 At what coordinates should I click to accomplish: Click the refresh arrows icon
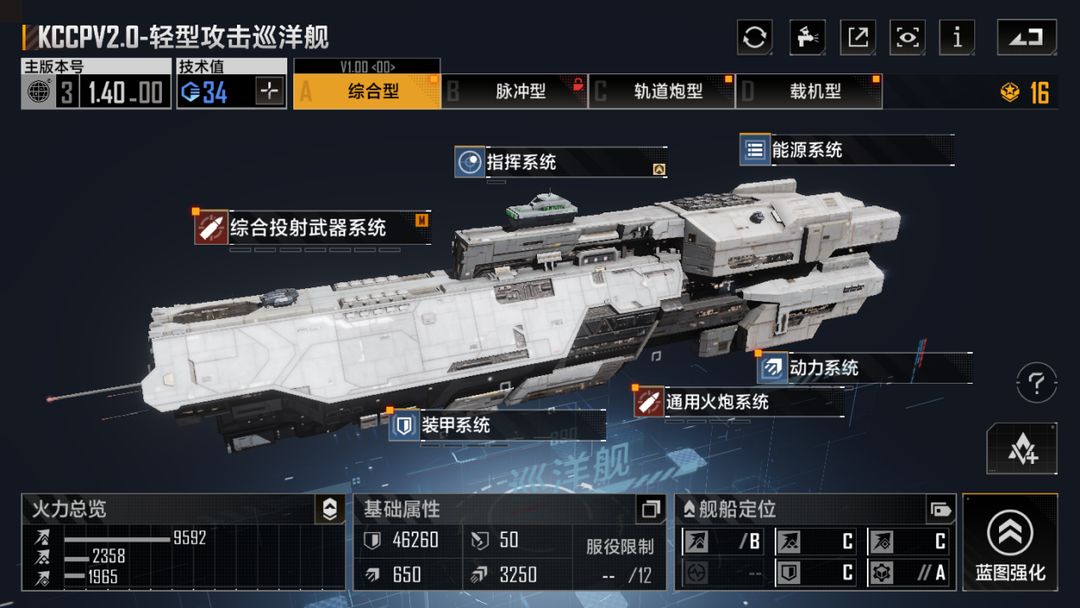click(755, 38)
